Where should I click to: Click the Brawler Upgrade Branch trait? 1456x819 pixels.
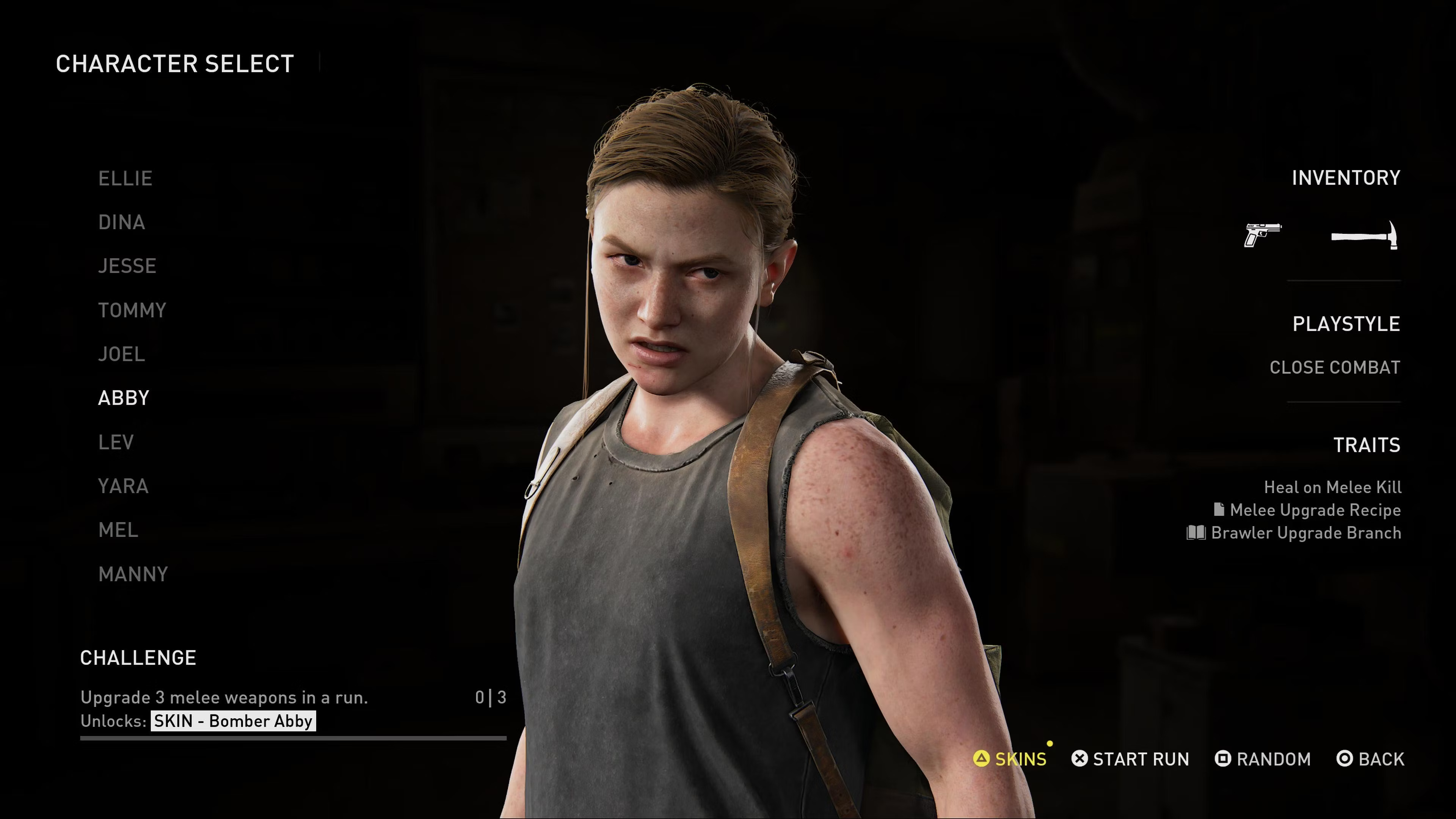click(x=1294, y=533)
